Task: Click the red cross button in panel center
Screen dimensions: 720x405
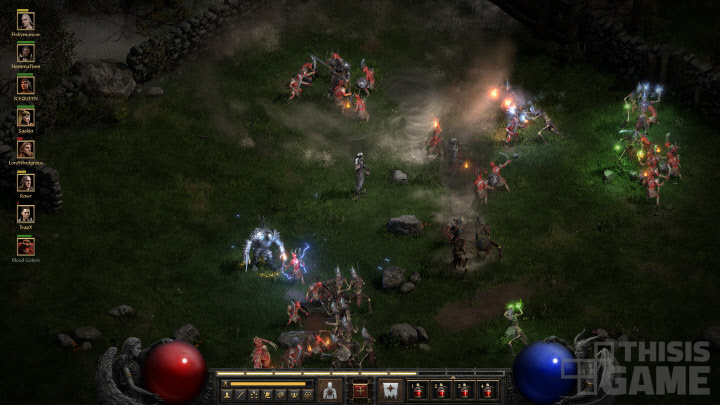Action: [360, 389]
